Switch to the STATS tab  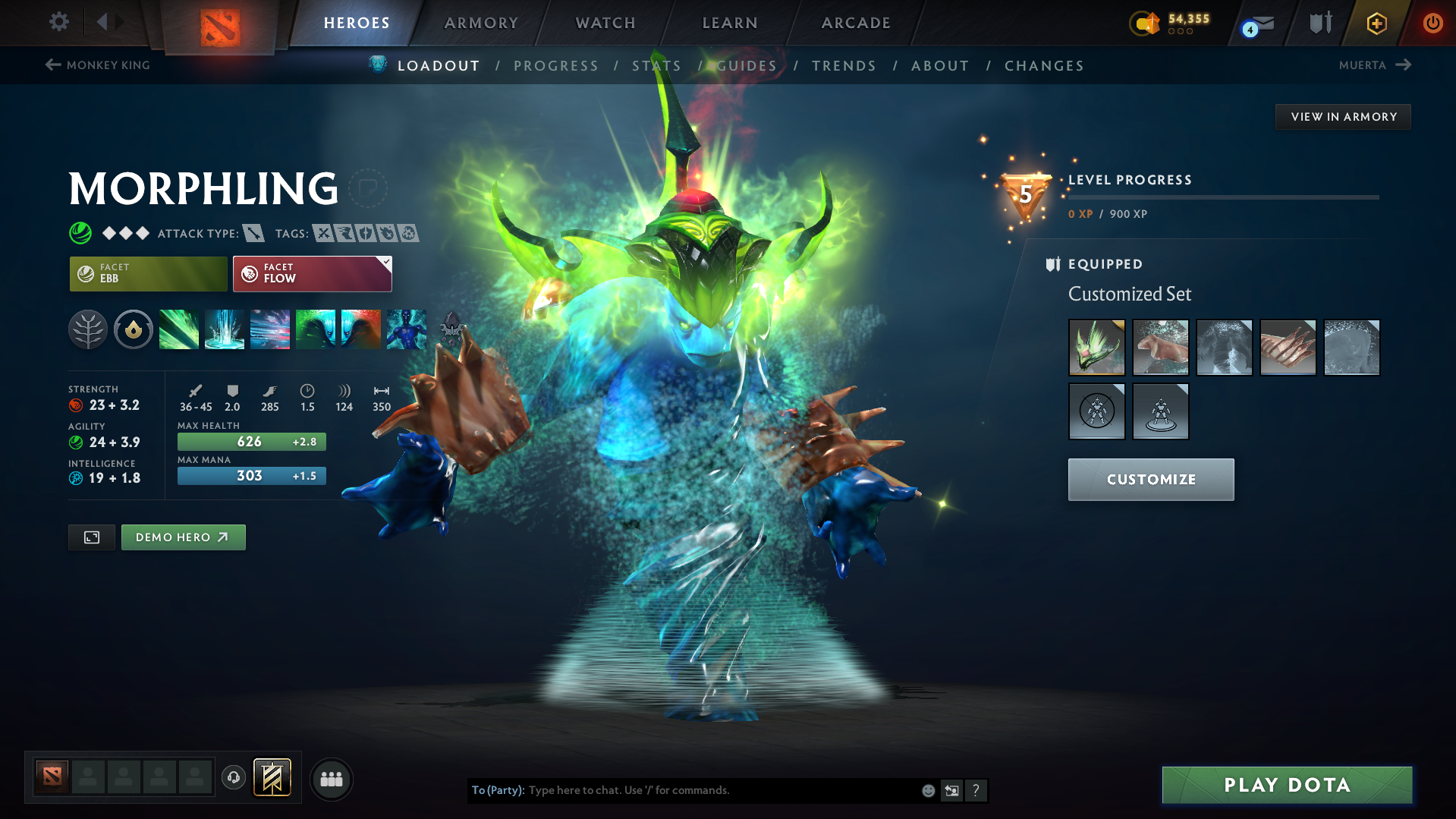656,66
